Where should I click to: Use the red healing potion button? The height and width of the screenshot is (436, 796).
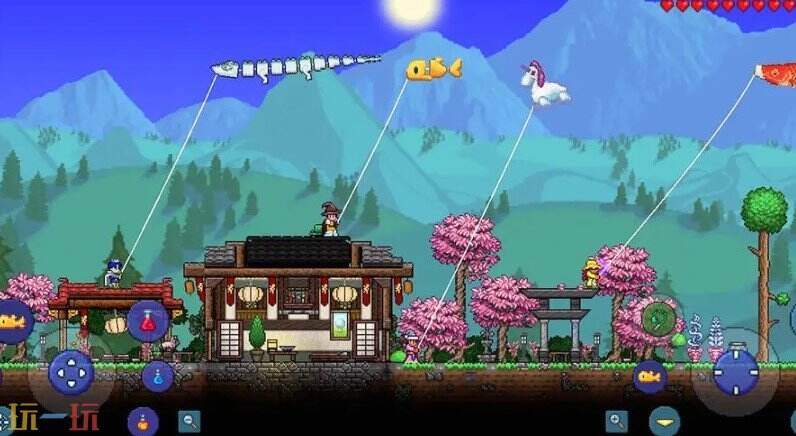(x=148, y=321)
